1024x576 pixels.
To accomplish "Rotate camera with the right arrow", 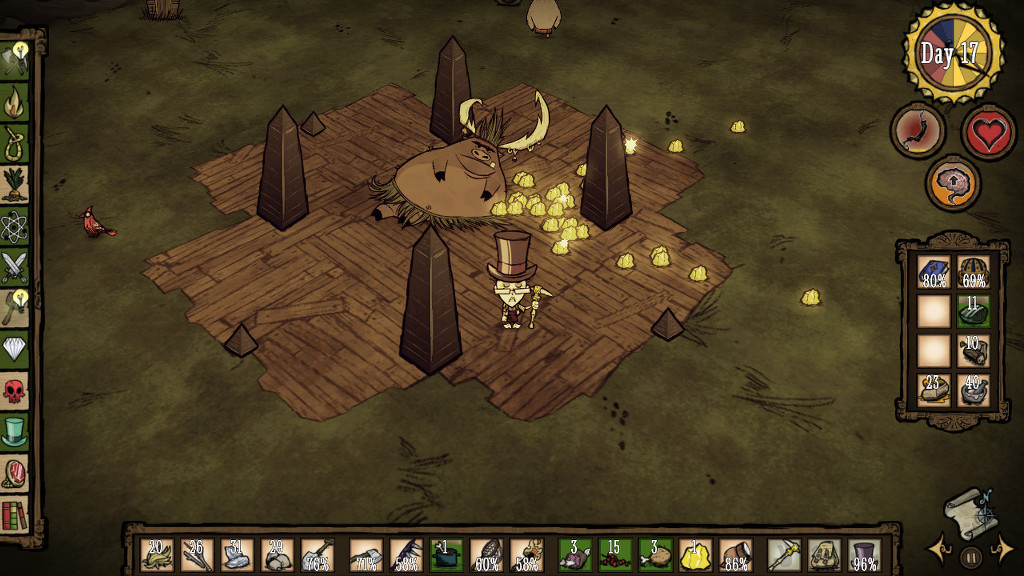I will point(1003,548).
